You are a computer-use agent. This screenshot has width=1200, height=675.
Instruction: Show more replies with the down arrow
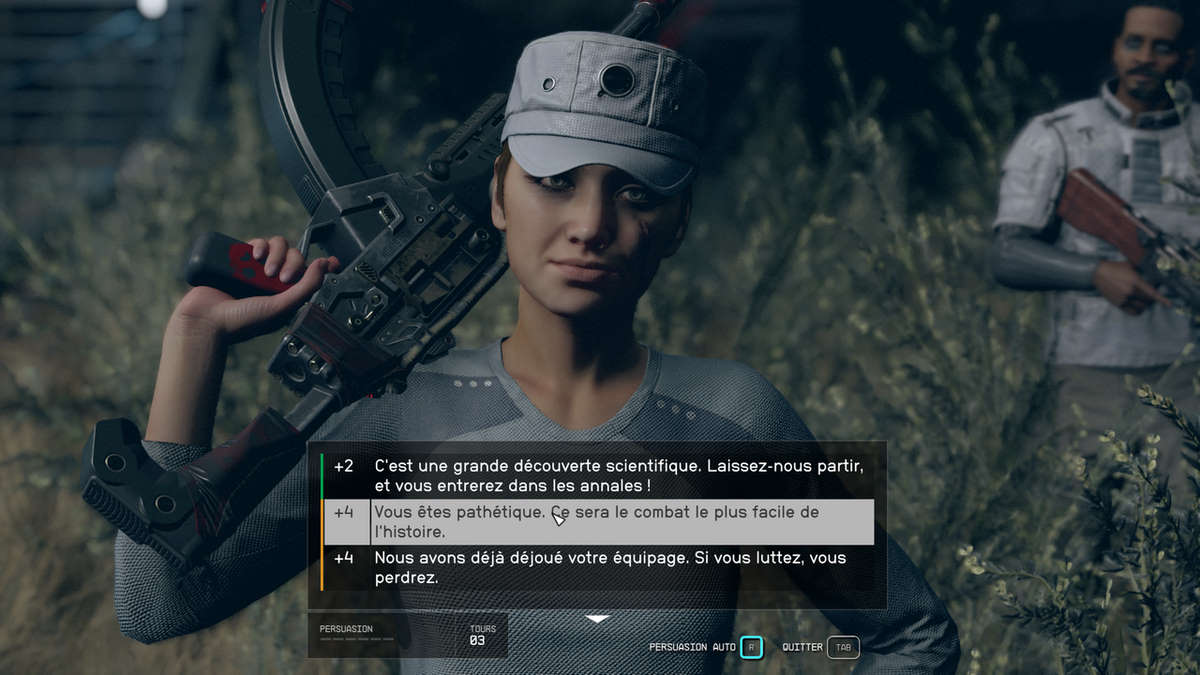tap(597, 619)
